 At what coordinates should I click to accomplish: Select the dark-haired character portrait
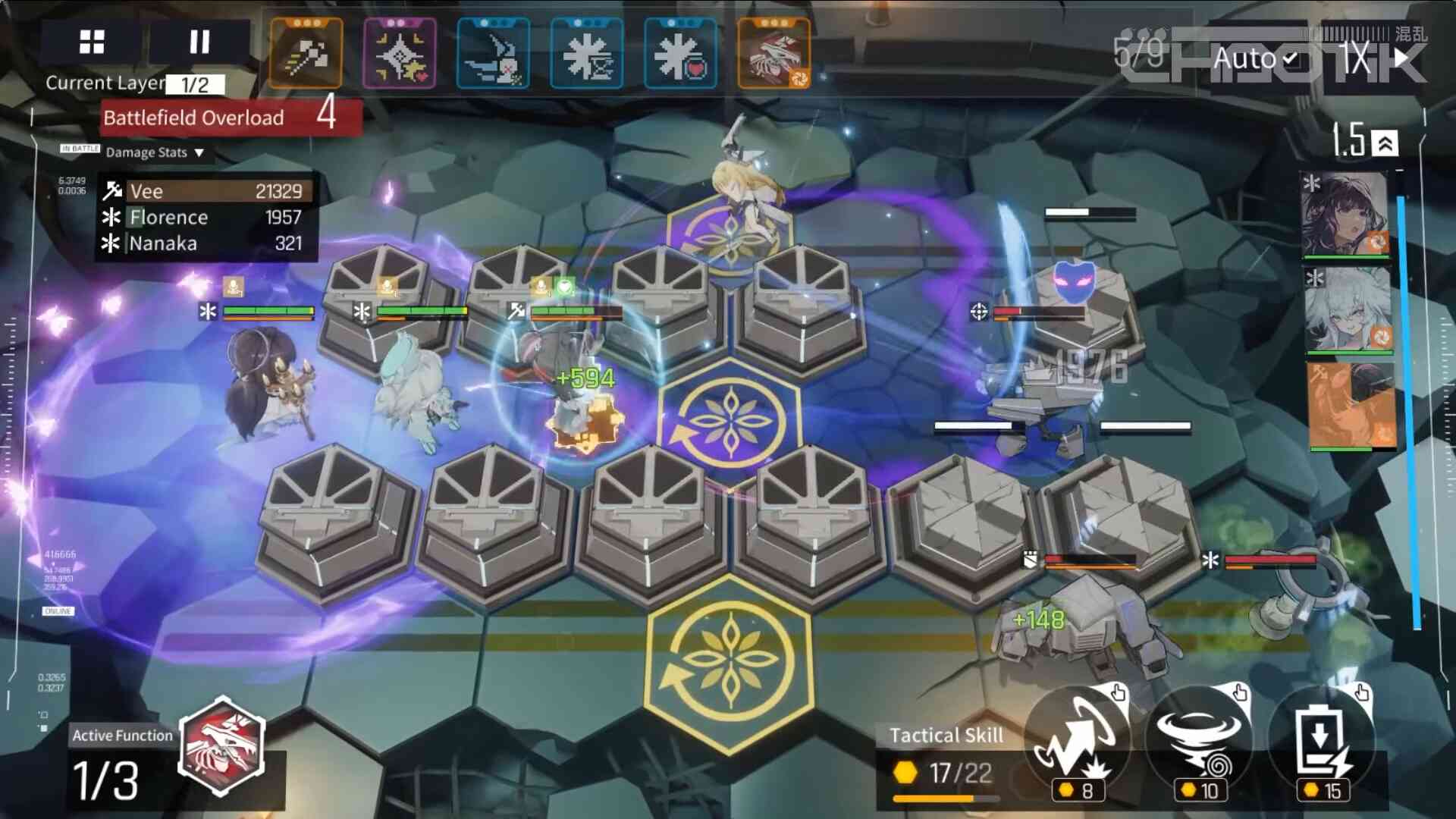tap(1345, 215)
